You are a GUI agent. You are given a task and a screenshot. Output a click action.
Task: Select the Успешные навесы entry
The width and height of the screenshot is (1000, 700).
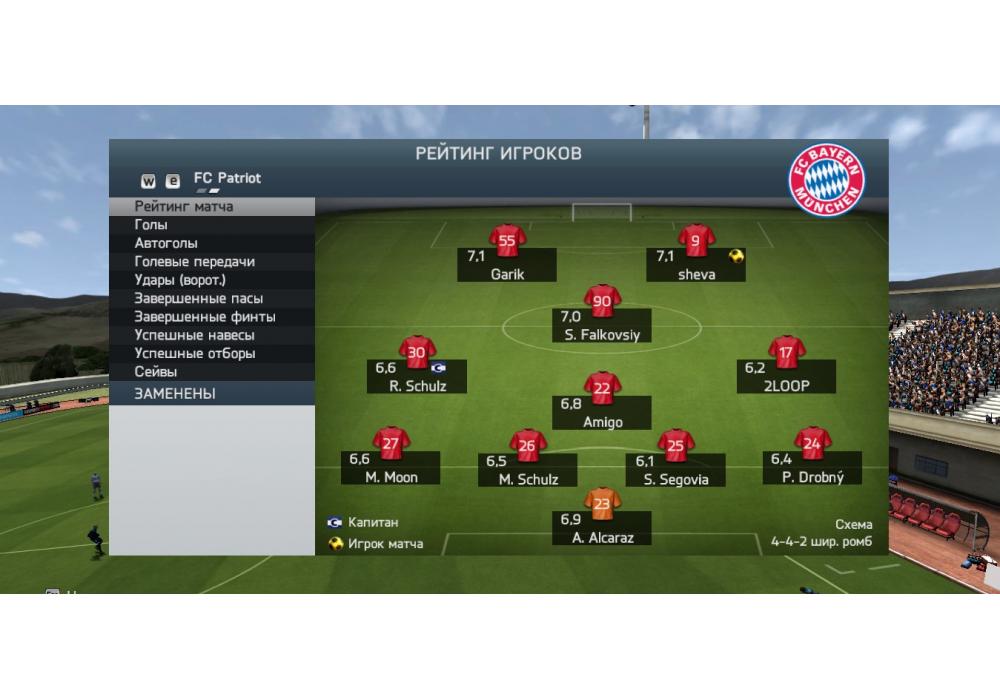point(195,335)
